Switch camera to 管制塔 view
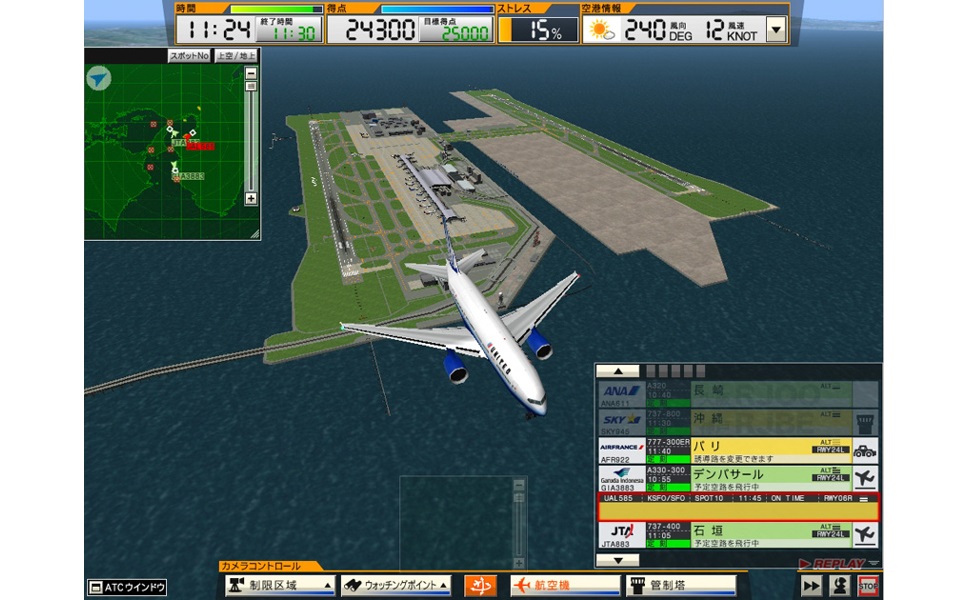 681,586
